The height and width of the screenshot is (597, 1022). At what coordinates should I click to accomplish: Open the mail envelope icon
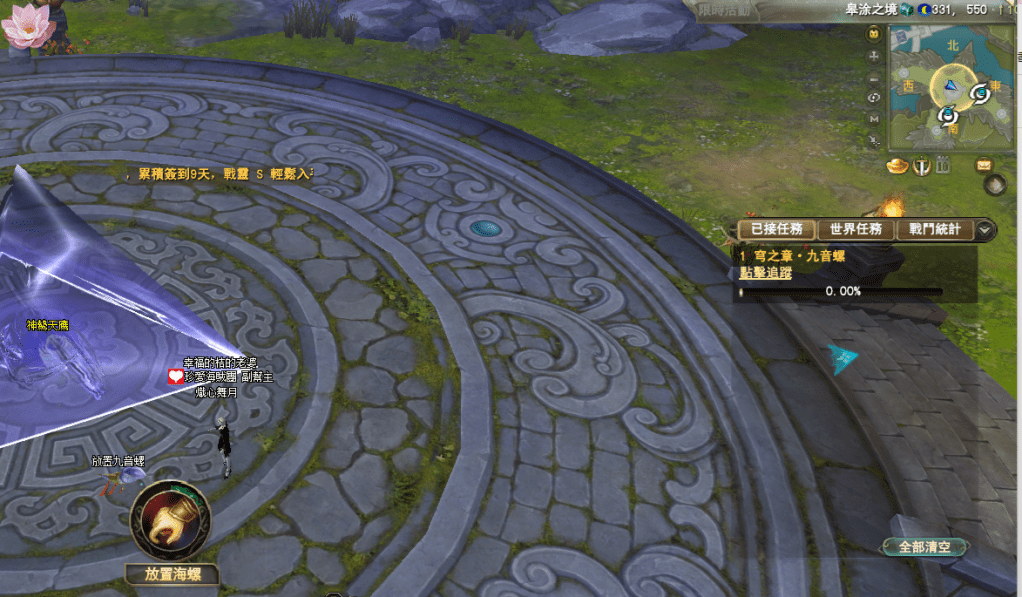point(984,165)
